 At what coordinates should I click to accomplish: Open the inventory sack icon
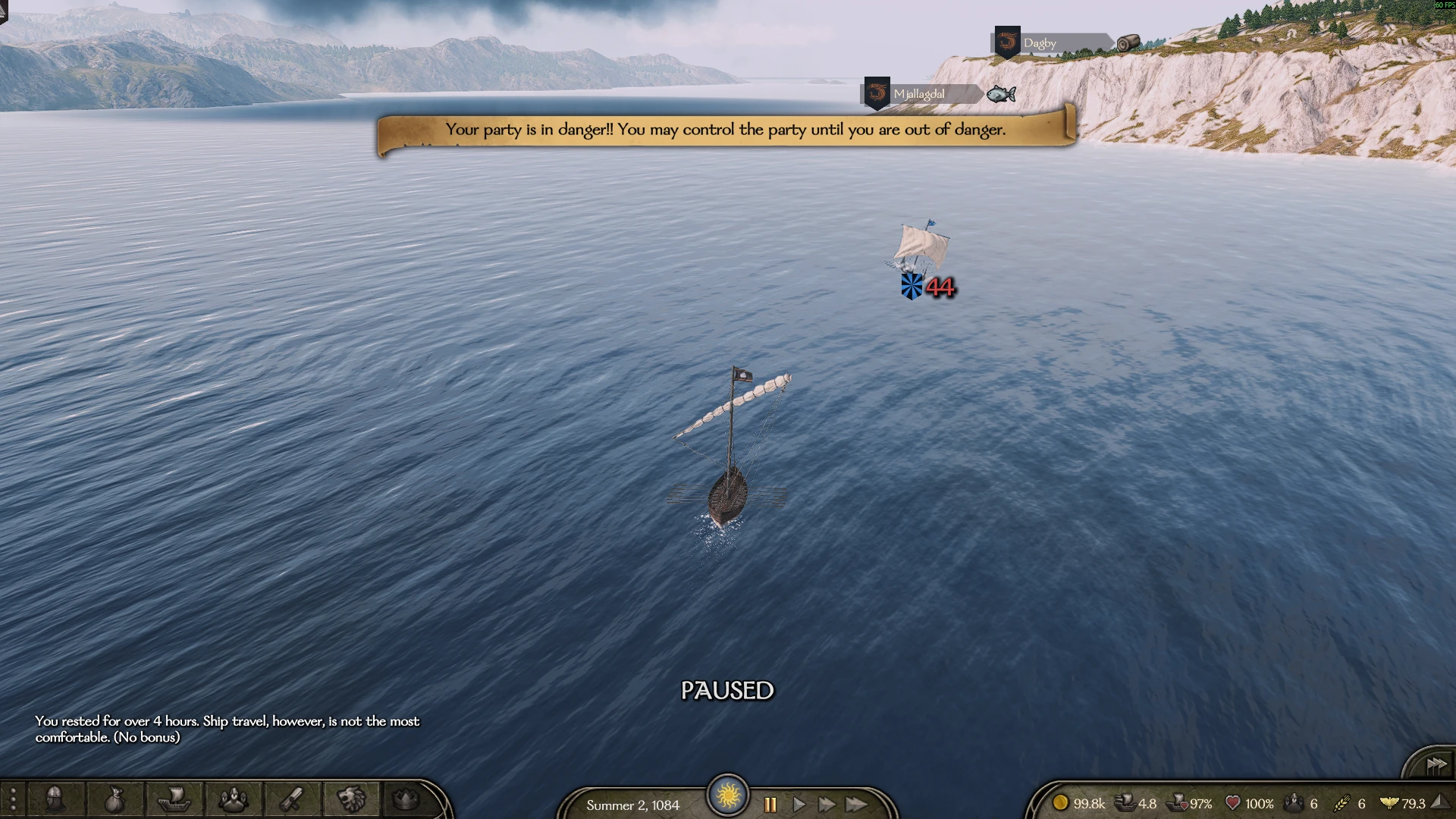[x=114, y=799]
